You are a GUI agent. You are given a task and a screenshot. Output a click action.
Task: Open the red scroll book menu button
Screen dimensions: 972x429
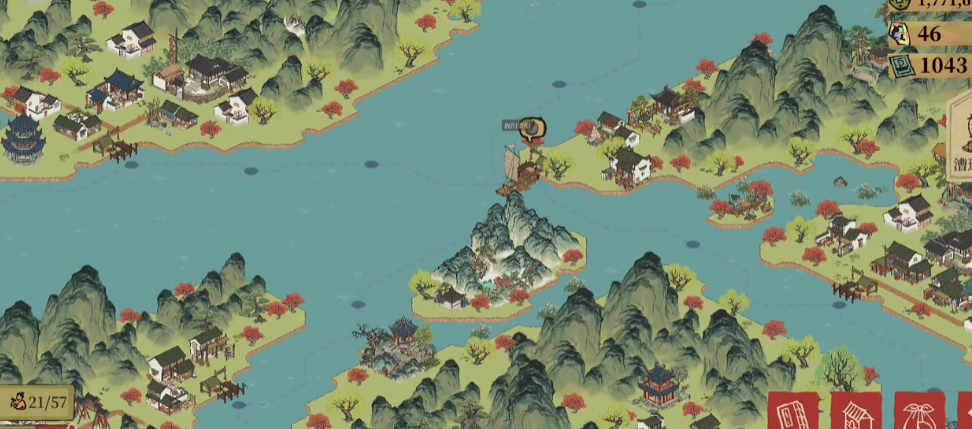click(x=793, y=411)
